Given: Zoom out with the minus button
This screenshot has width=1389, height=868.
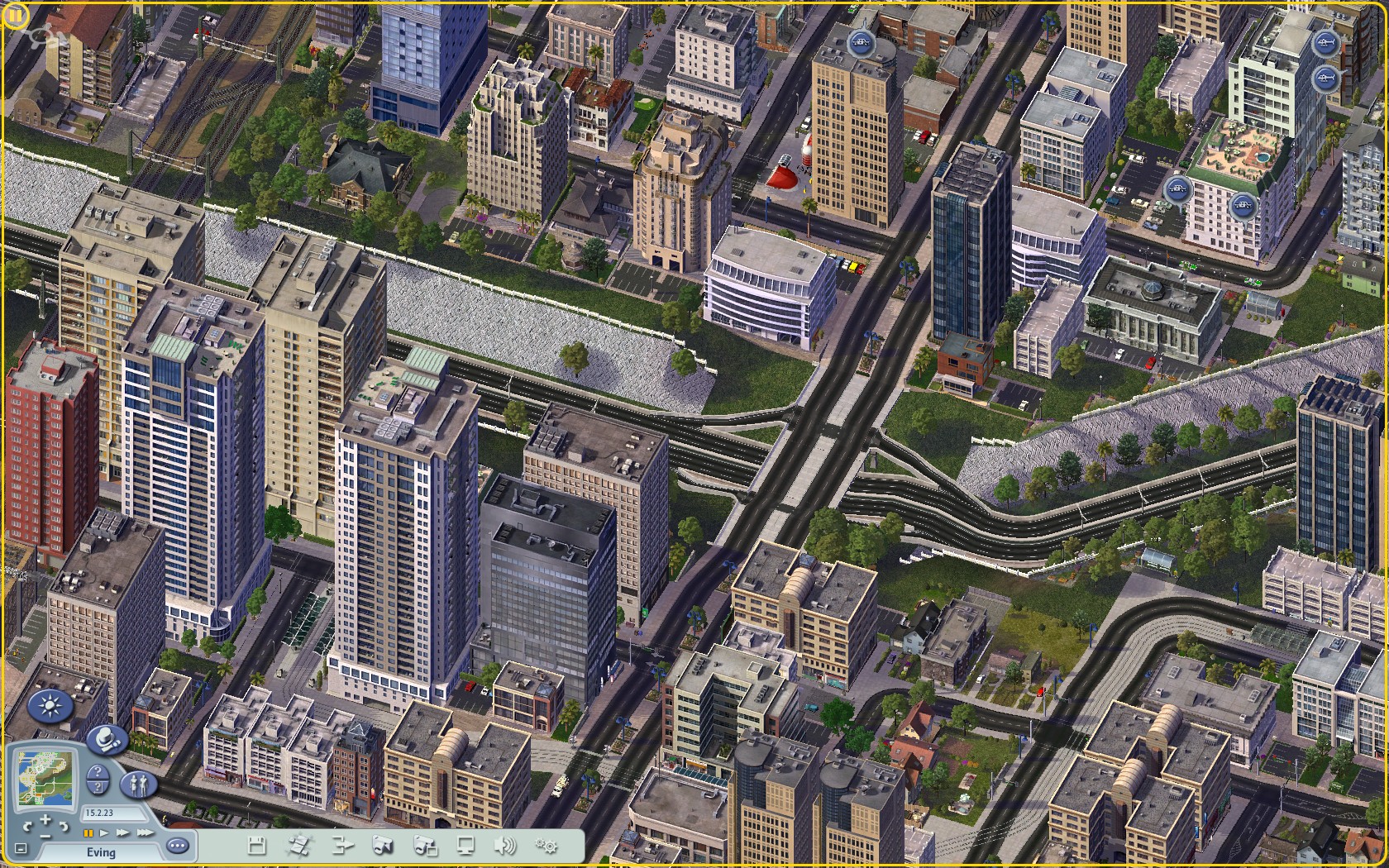Looking at the screenshot, I should [45, 836].
